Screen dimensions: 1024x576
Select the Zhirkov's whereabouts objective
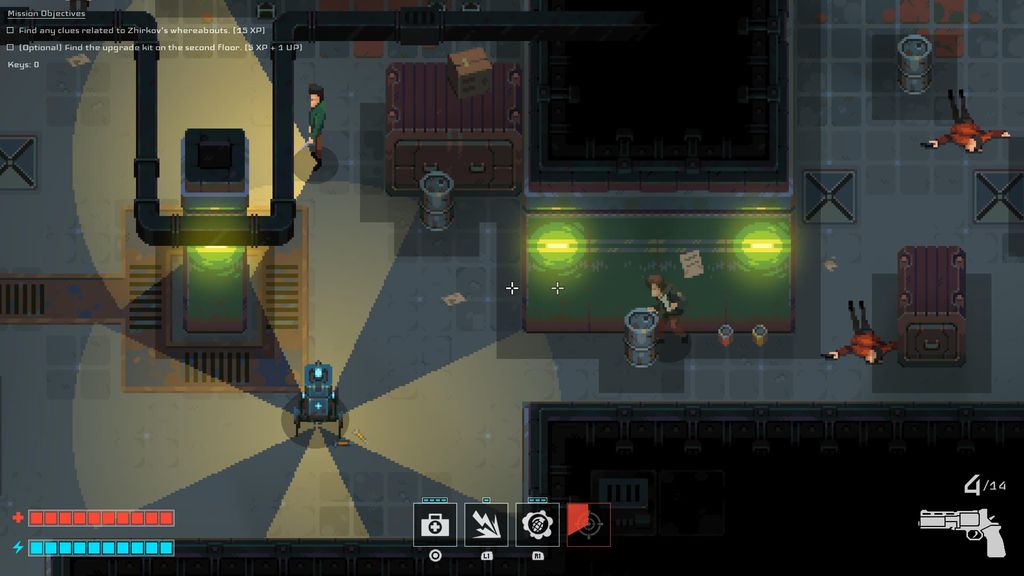click(x=128, y=30)
